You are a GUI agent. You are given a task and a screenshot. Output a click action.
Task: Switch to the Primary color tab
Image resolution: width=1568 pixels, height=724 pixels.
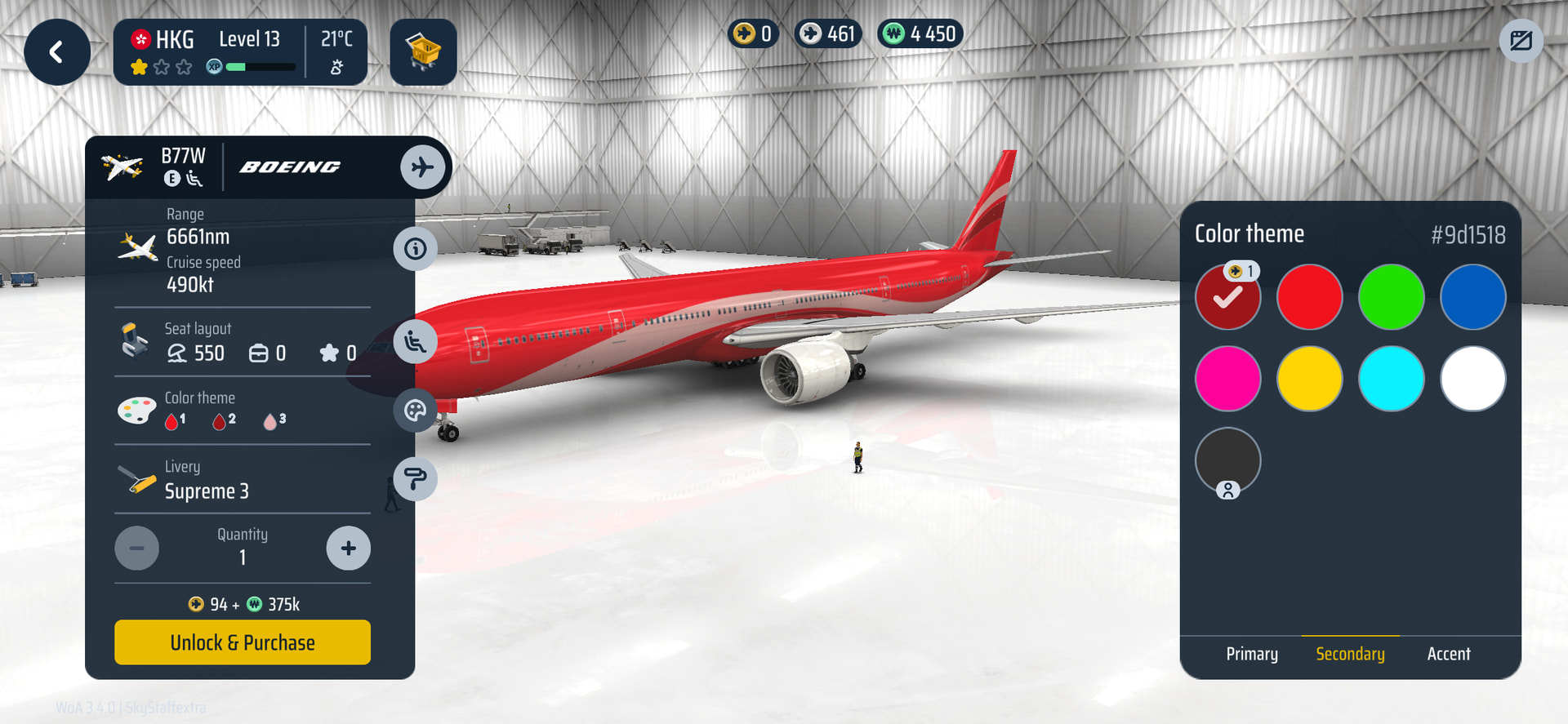pos(1252,654)
